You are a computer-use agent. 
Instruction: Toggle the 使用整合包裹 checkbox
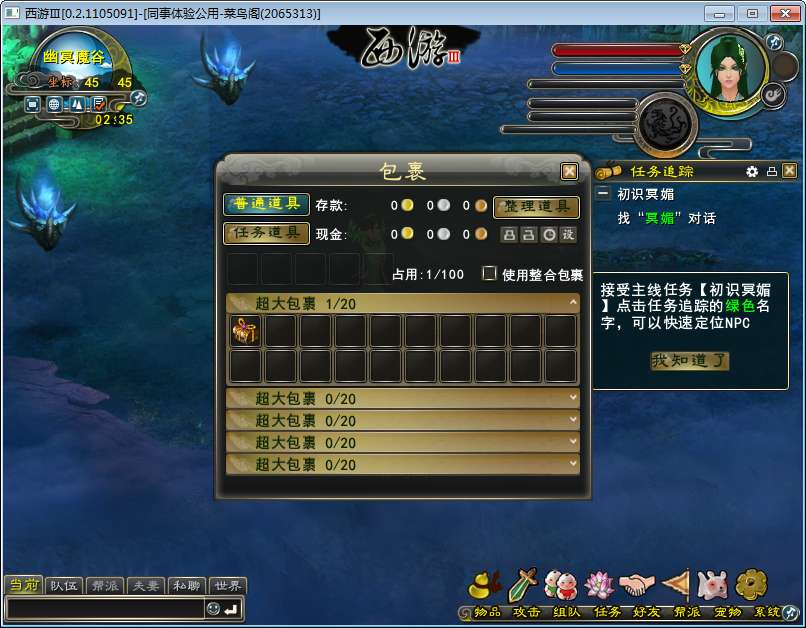pyautogui.click(x=490, y=273)
